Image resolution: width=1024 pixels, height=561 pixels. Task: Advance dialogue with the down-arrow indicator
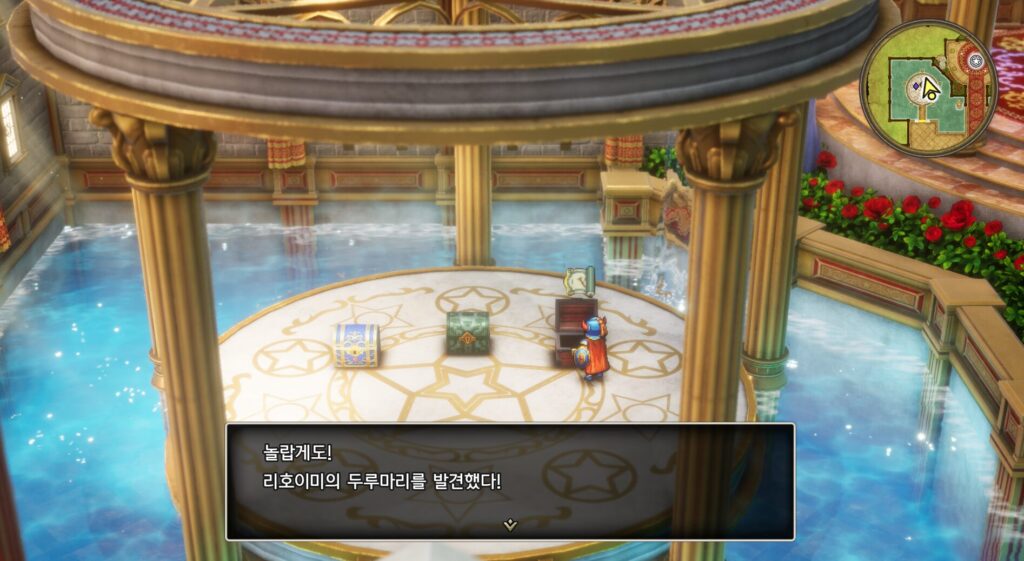510,524
